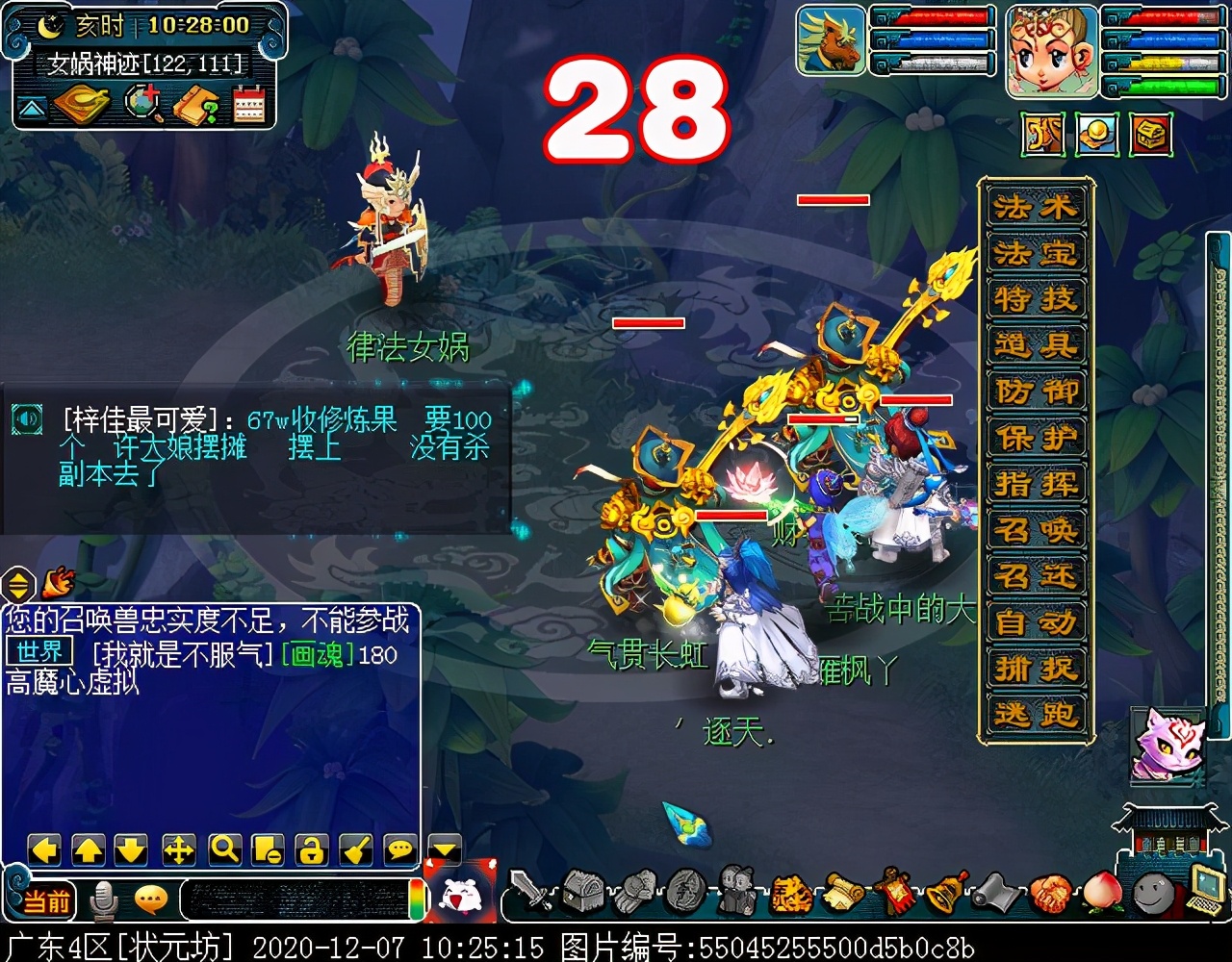The height and width of the screenshot is (962, 1232).
Task: Toggle the 当前 chat channel button
Action: [46, 901]
